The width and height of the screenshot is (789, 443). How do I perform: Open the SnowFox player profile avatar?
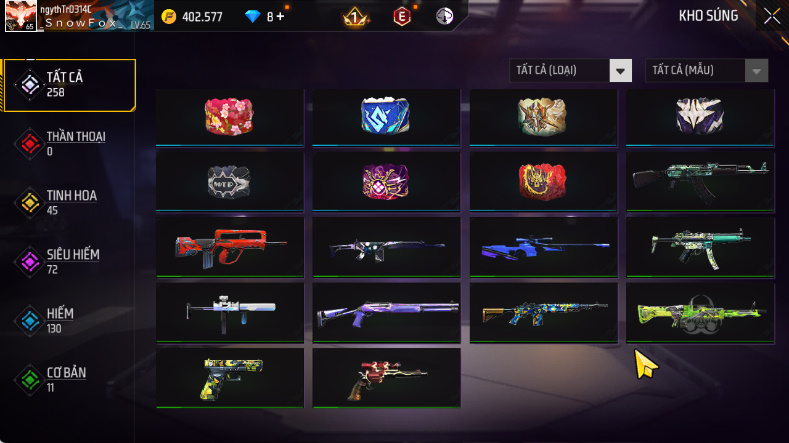[21, 16]
